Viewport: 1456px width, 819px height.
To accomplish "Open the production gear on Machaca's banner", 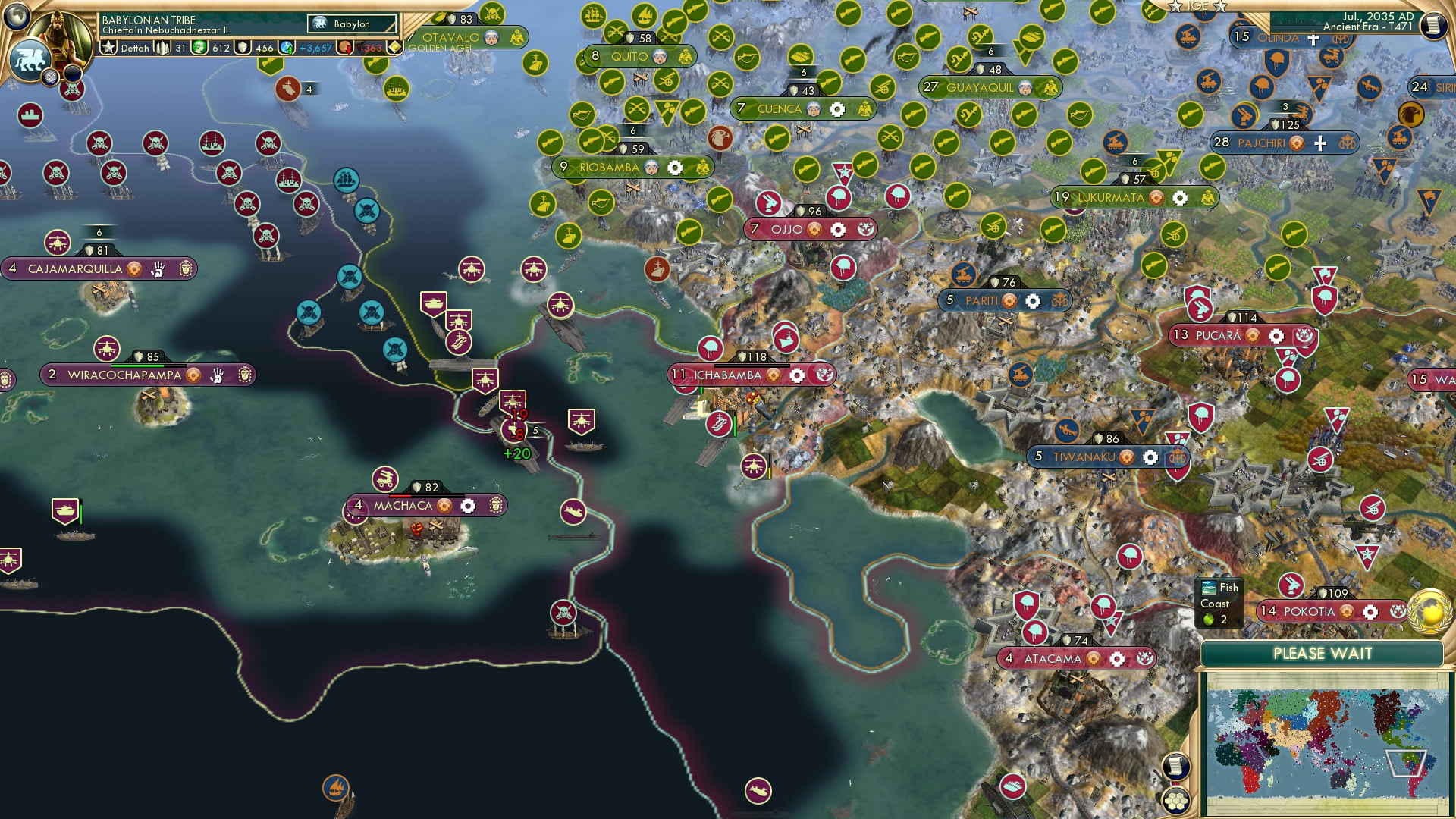I will (469, 504).
